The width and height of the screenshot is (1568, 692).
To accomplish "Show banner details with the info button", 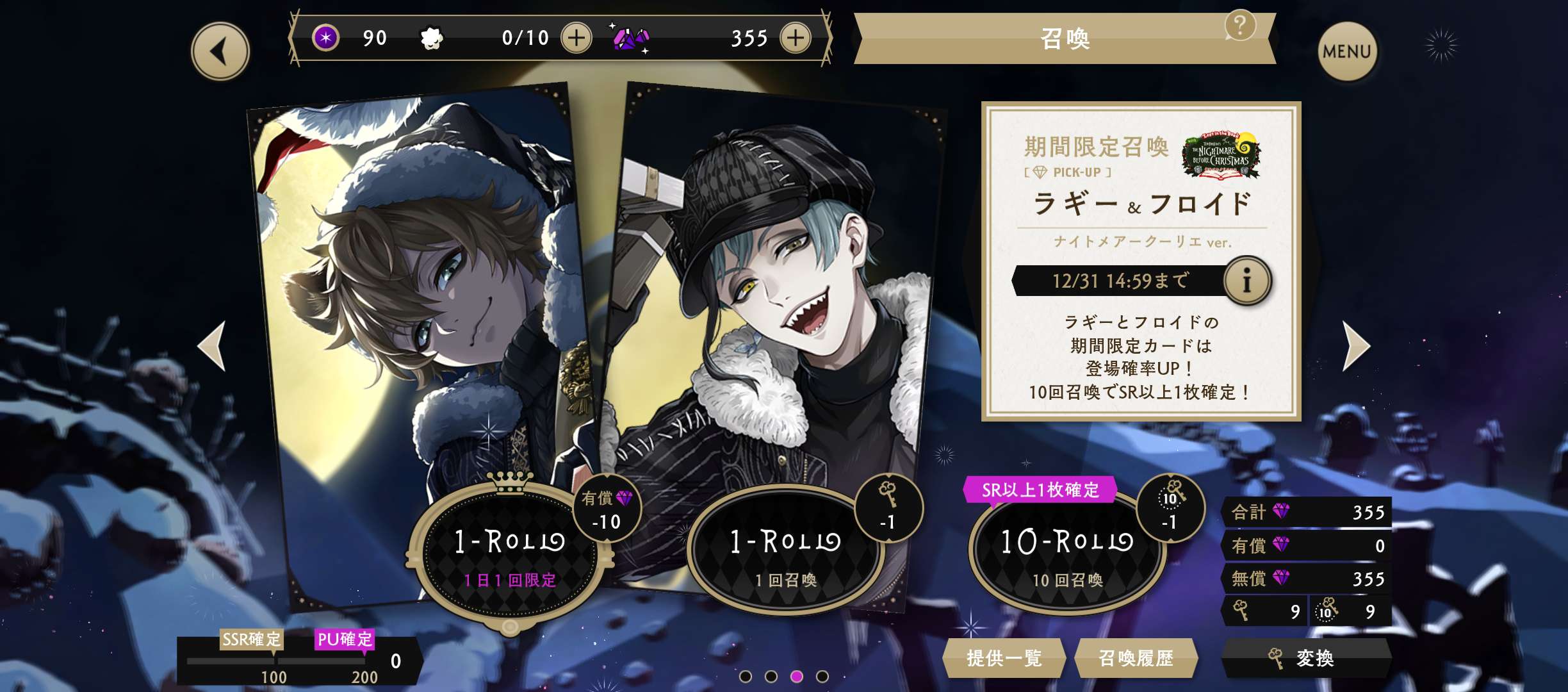I will point(1246,281).
